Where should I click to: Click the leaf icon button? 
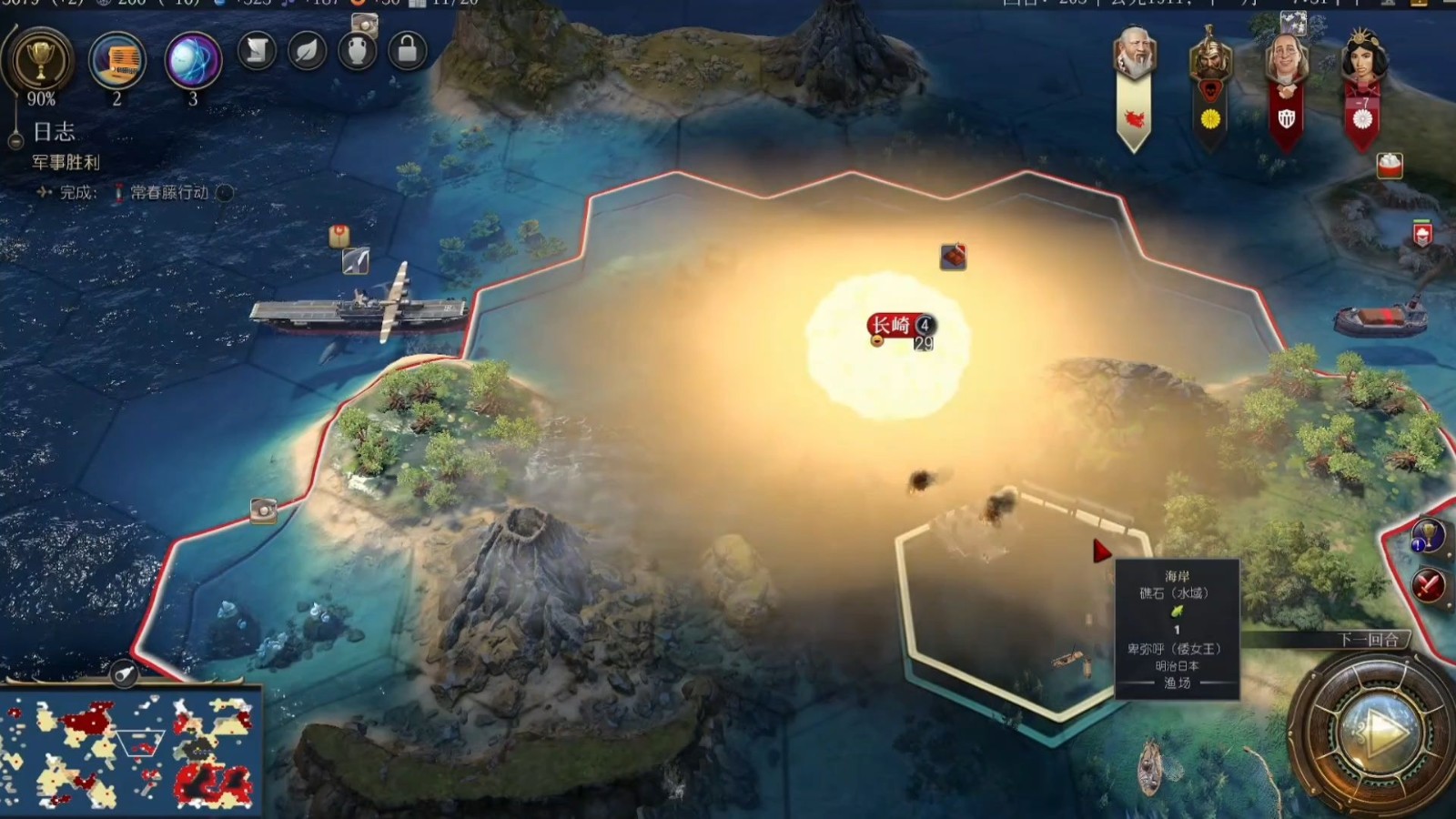coord(307,51)
